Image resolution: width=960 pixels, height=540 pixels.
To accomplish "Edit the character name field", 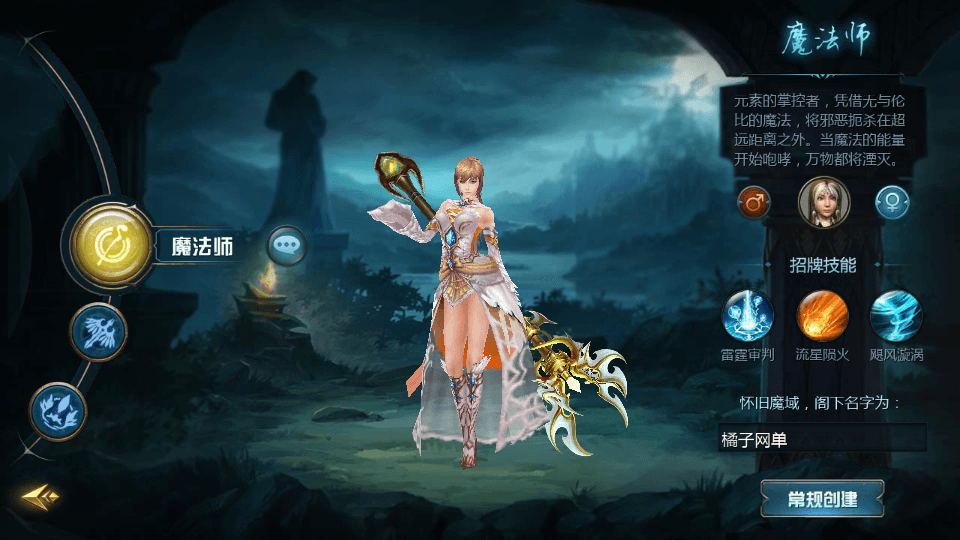I will pyautogui.click(x=822, y=438).
